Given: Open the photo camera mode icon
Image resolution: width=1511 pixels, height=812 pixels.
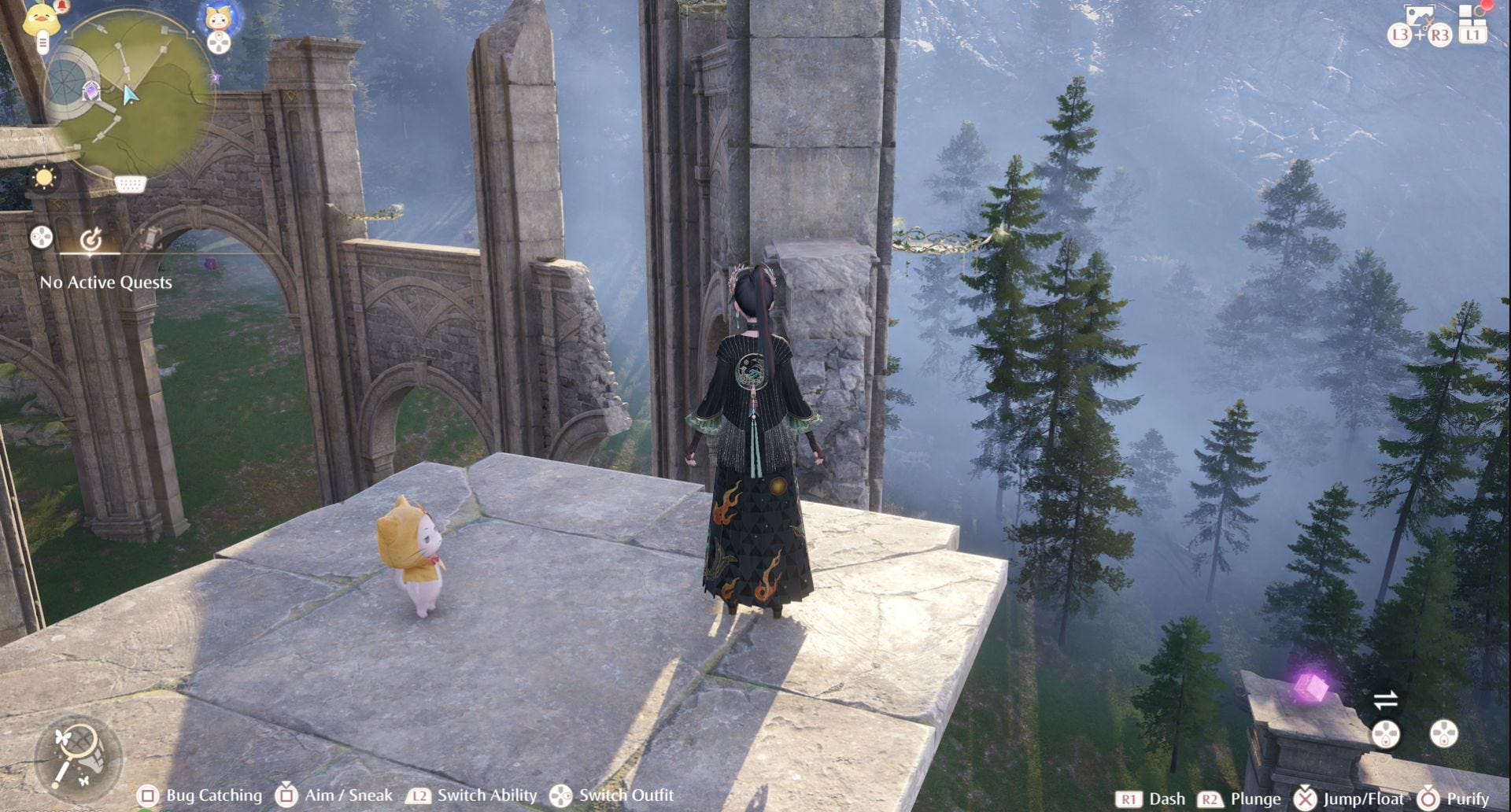Looking at the screenshot, I should 1419,16.
